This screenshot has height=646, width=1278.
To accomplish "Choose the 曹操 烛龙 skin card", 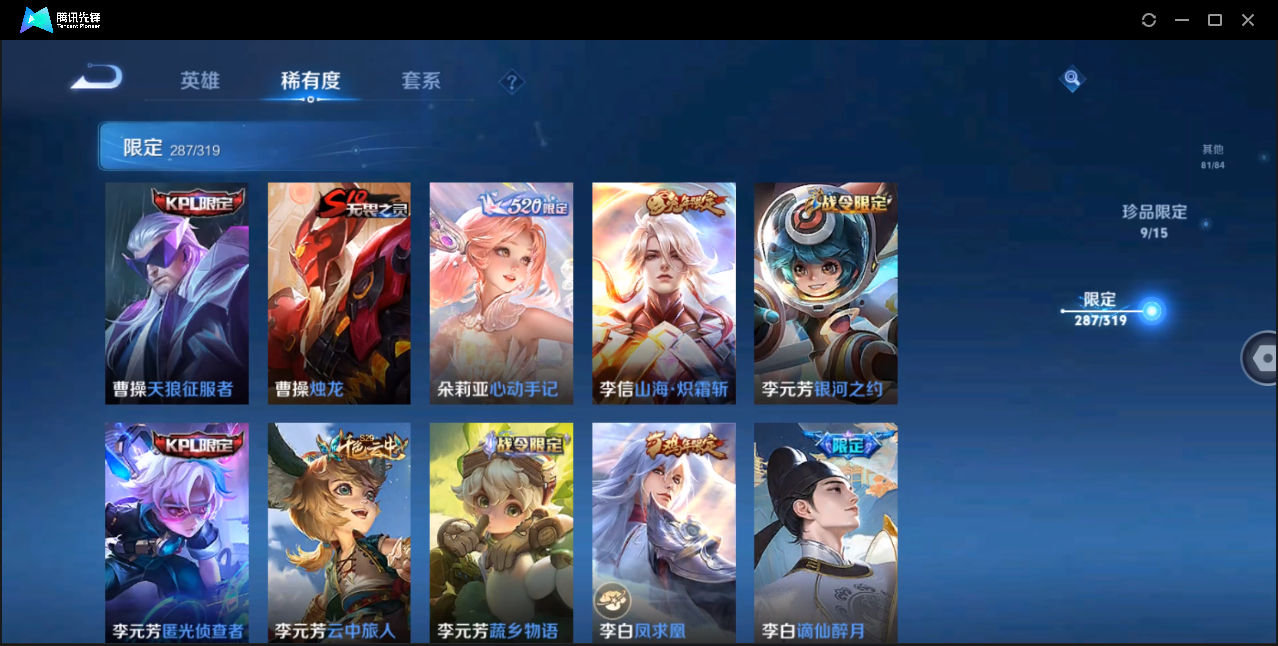I will pos(339,293).
